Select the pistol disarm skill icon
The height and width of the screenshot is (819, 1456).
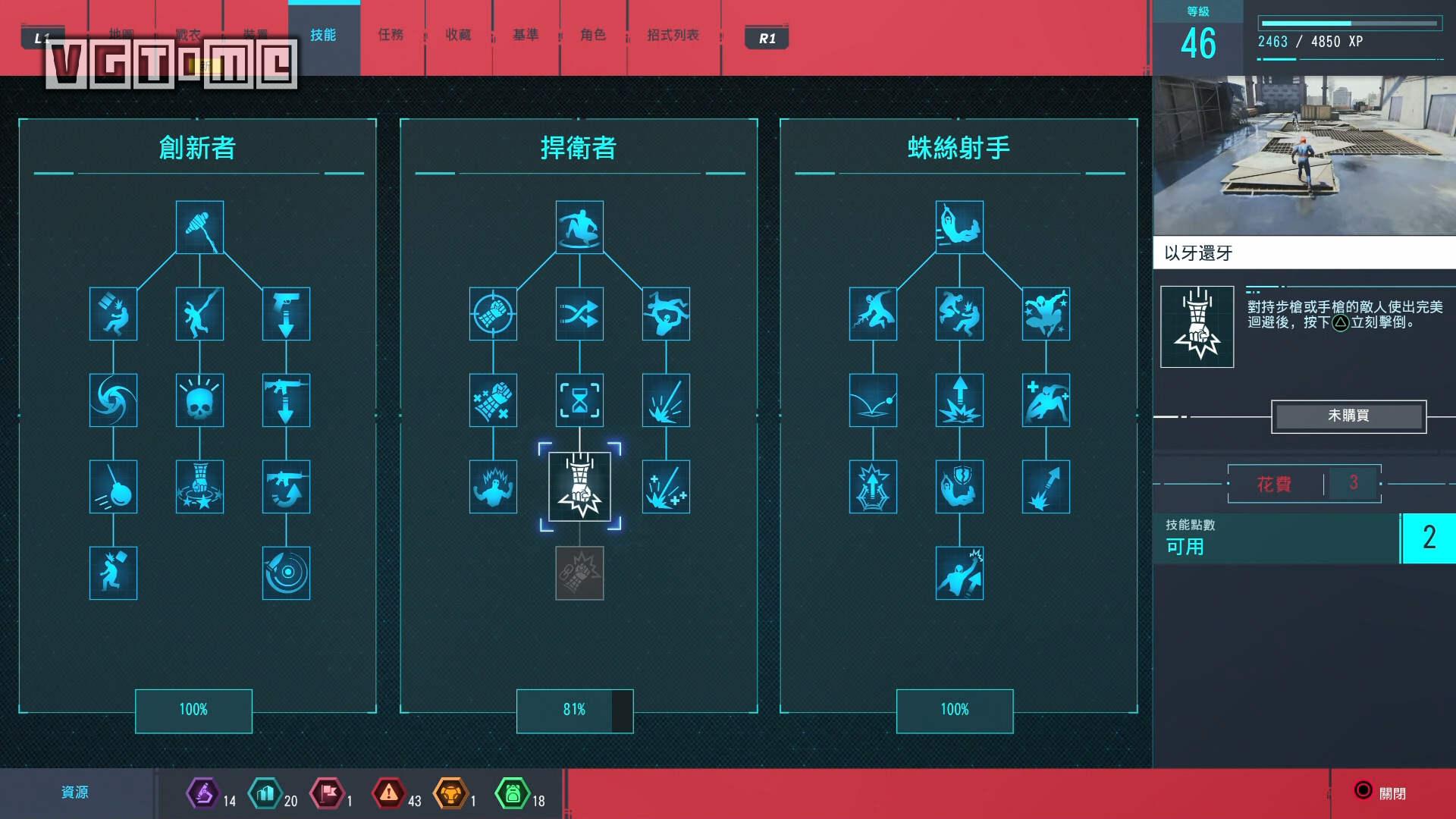coord(286,313)
